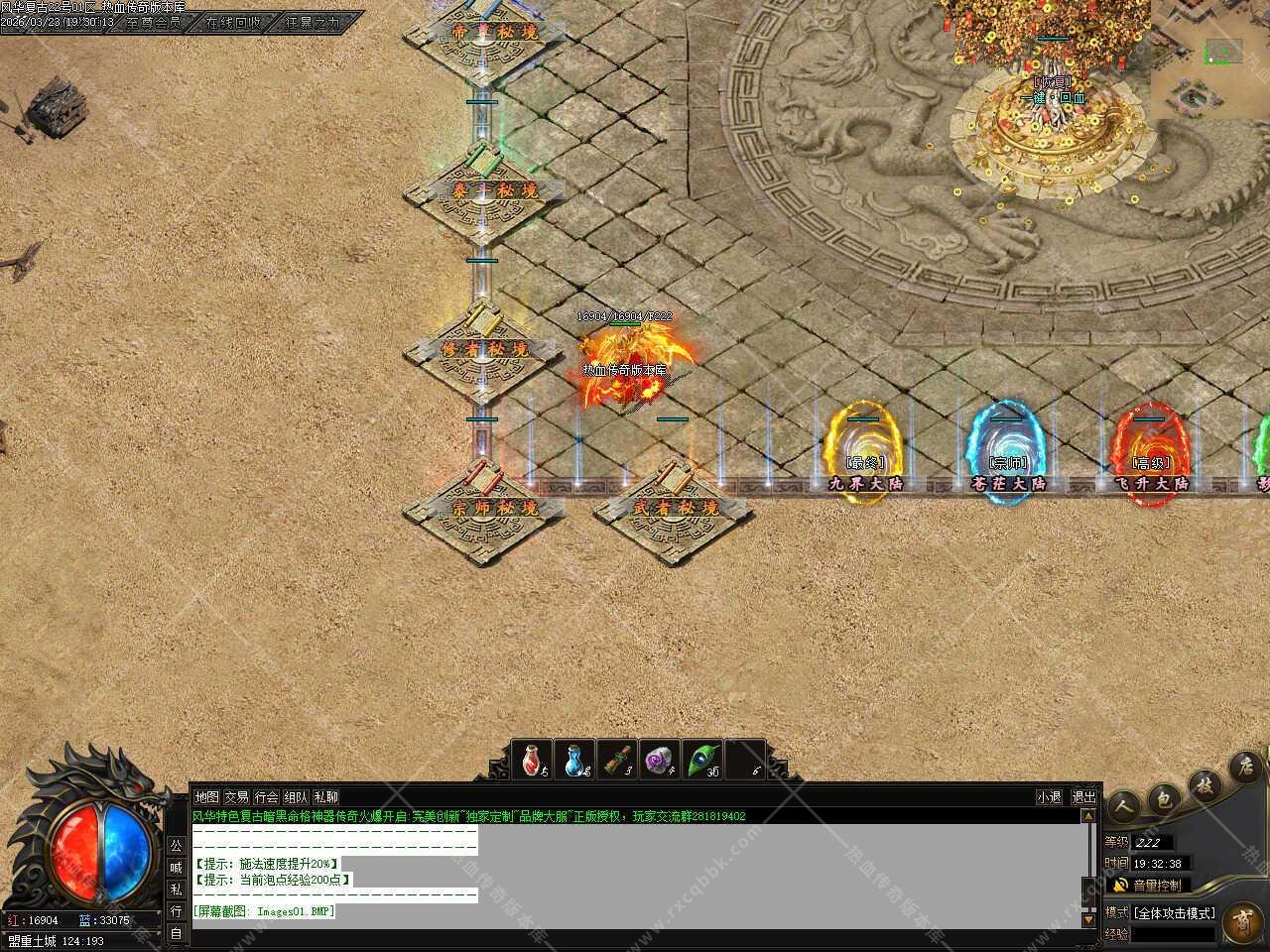This screenshot has width=1270, height=952.
Task: Open the 至尊会员 VIP menu
Action: coord(154,22)
